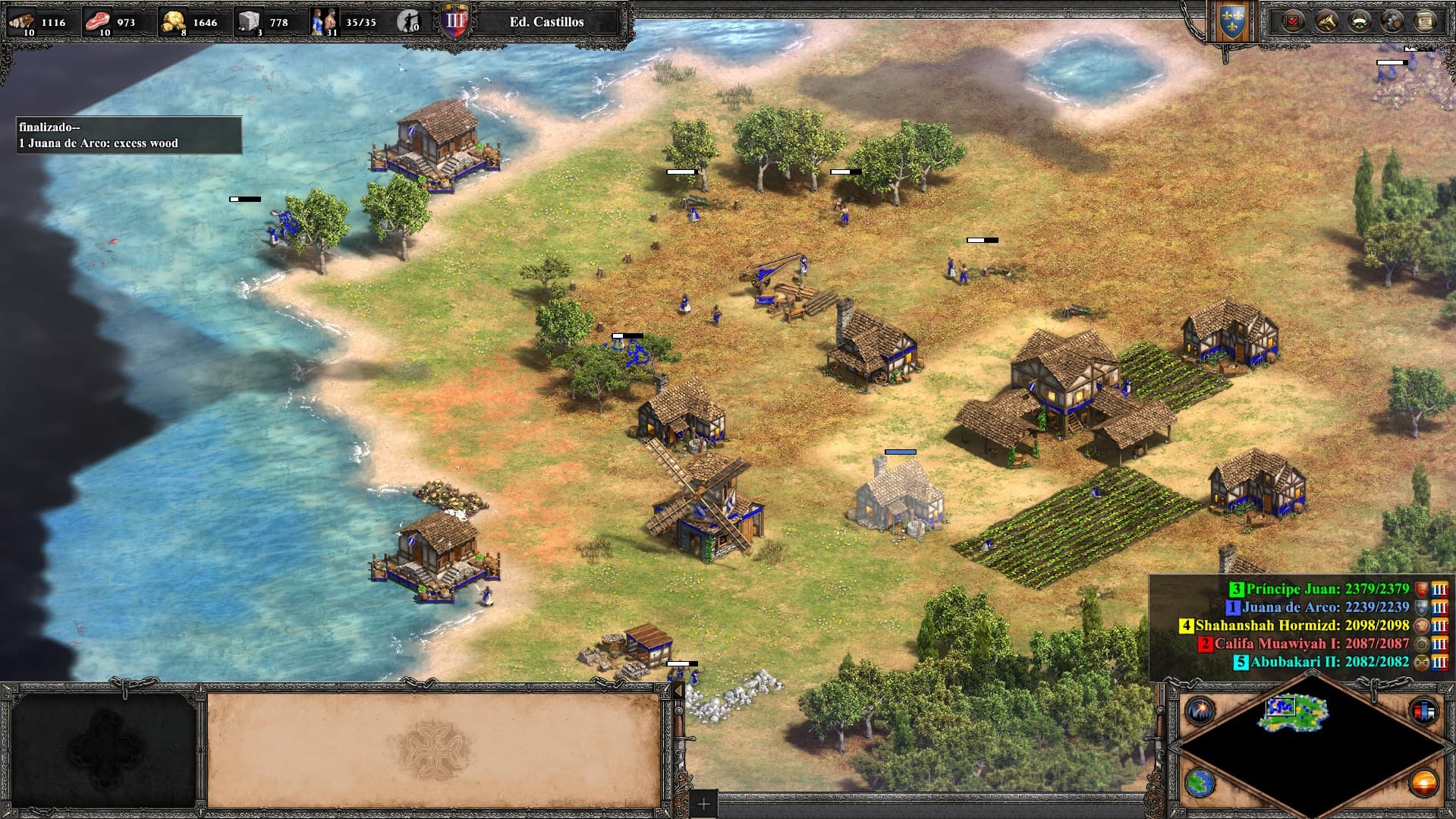Activate the minimap flare signal button

pyautogui.click(x=1200, y=711)
